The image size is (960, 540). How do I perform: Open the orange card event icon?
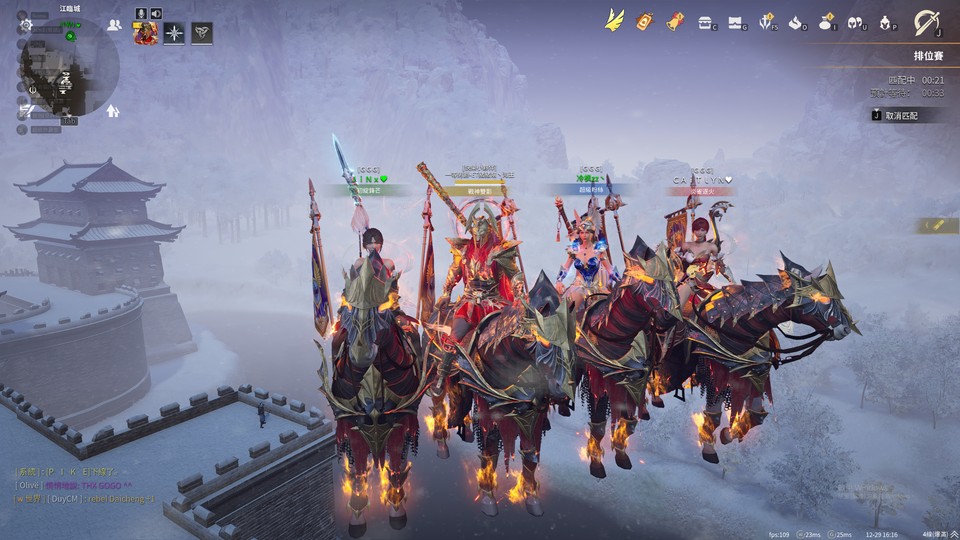pyautogui.click(x=645, y=20)
